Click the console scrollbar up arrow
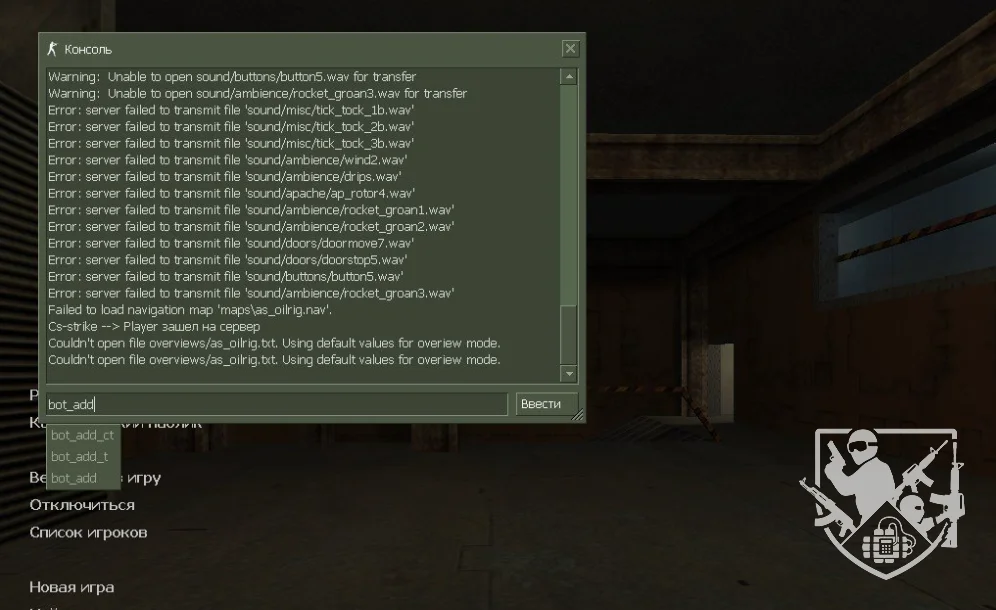The height and width of the screenshot is (610, 996). click(x=569, y=77)
